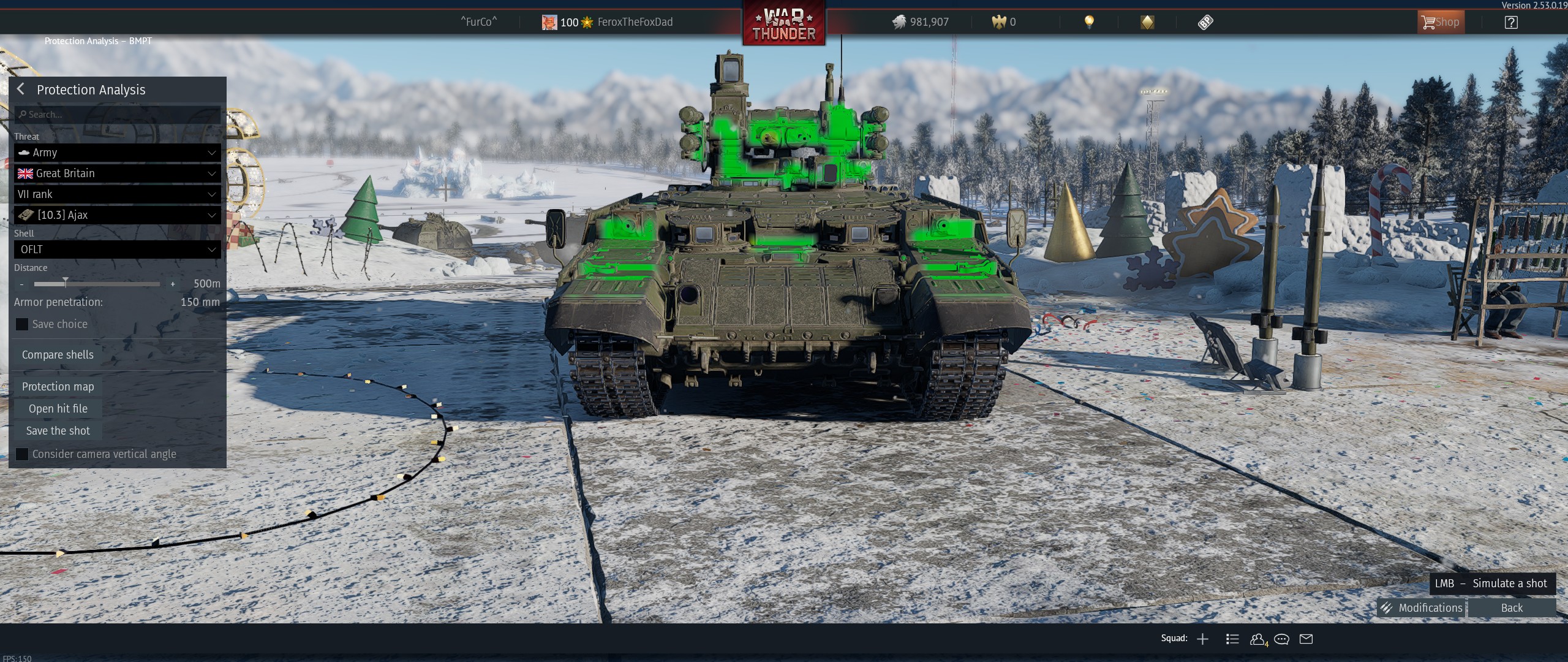Click Save the shot

[x=58, y=431]
